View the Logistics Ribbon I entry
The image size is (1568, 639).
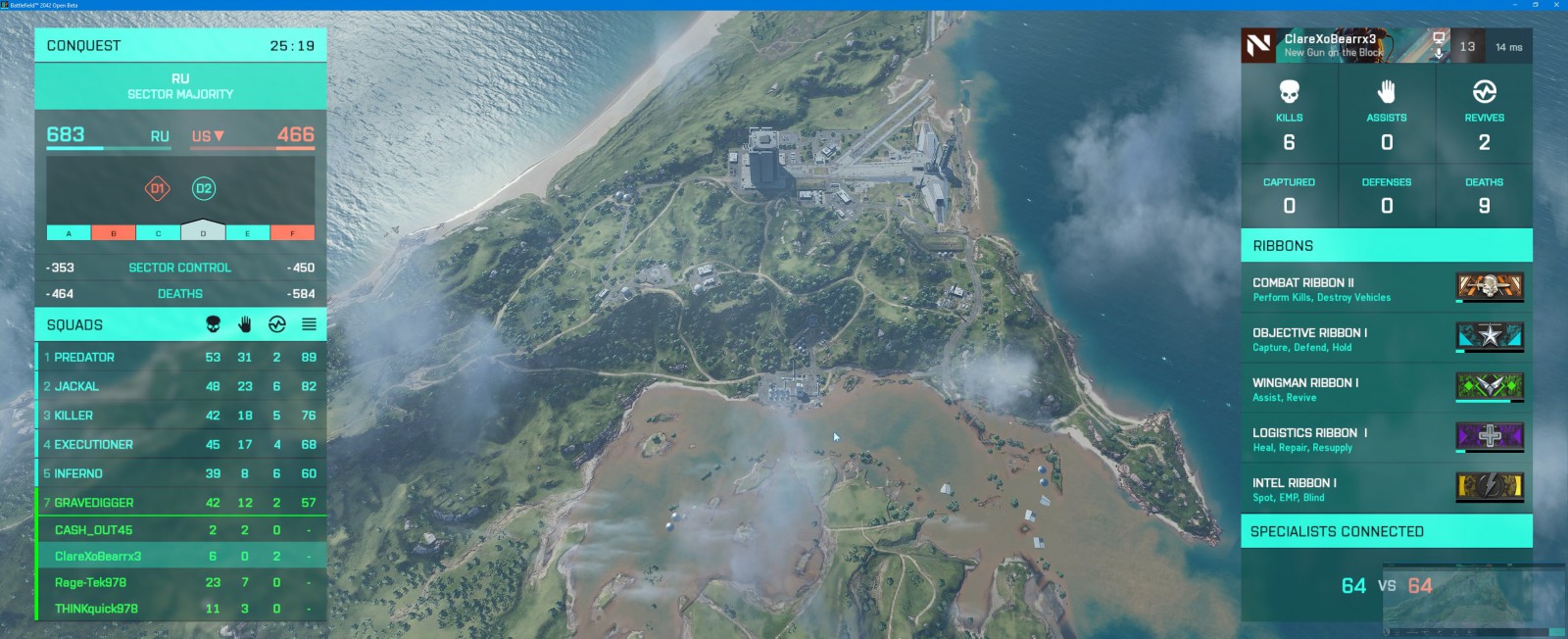pyautogui.click(x=1386, y=439)
